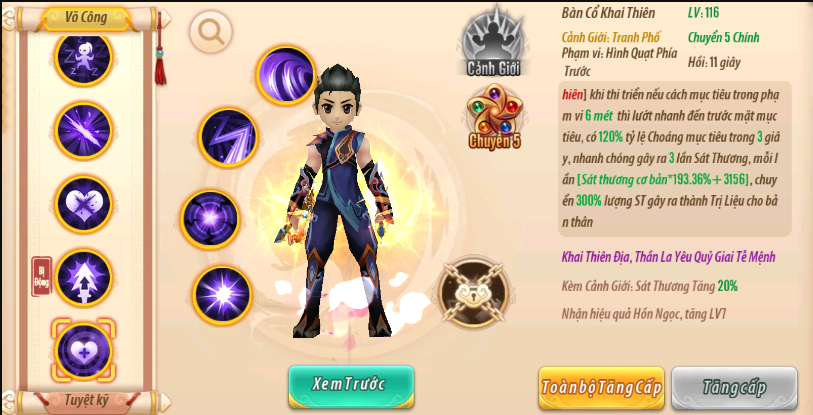Select the dark vortex orb skill
The image size is (813, 415).
coord(210,218)
